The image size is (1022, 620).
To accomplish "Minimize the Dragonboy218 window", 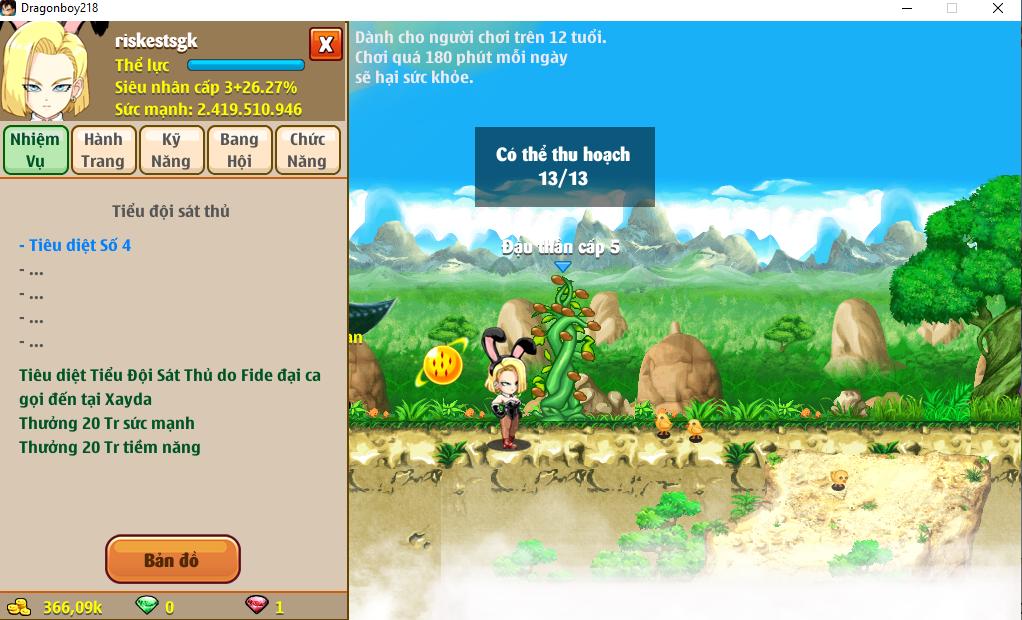I will pos(905,8).
